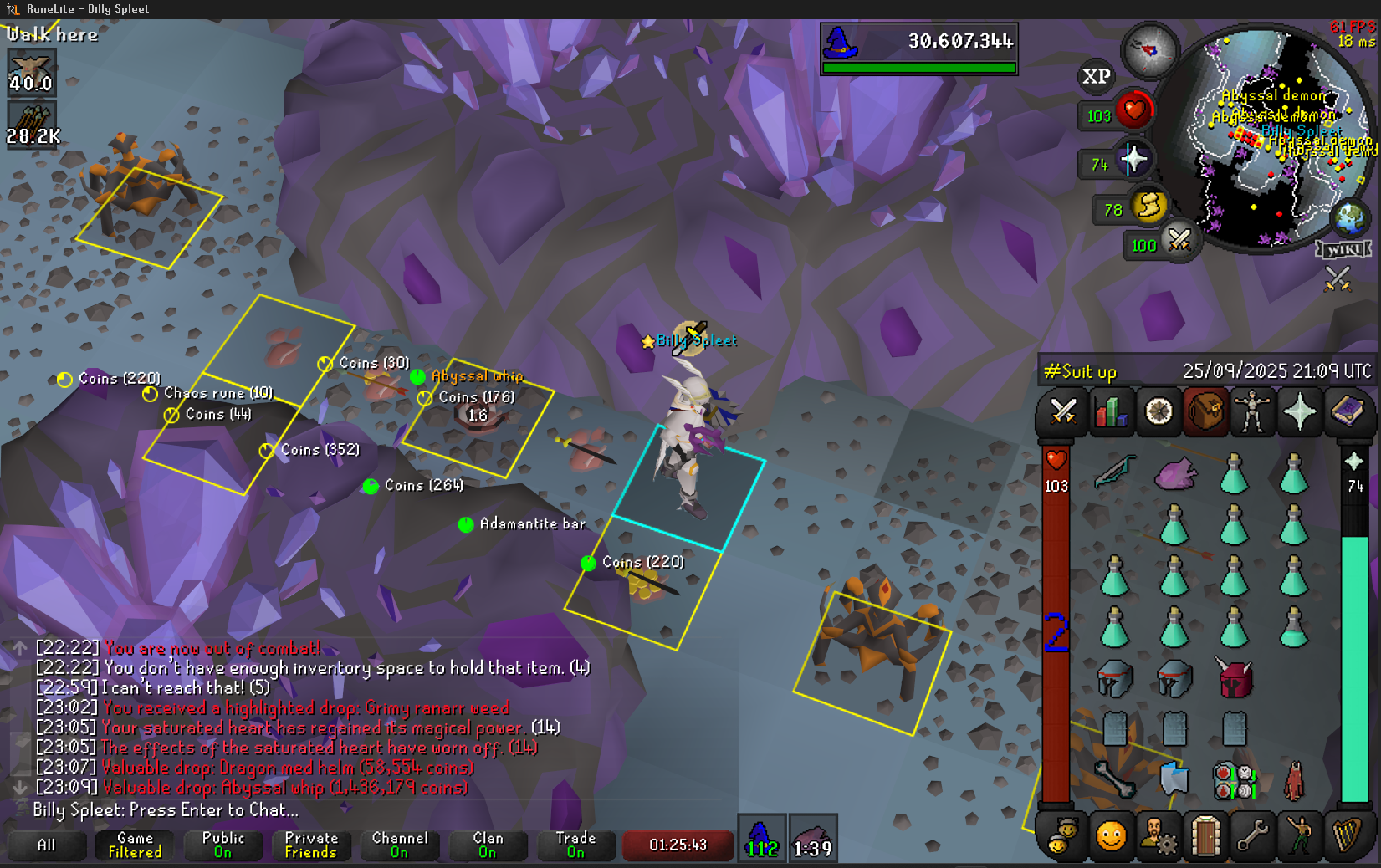The image size is (1381, 868).
Task: Open the world map globe
Action: [1349, 219]
